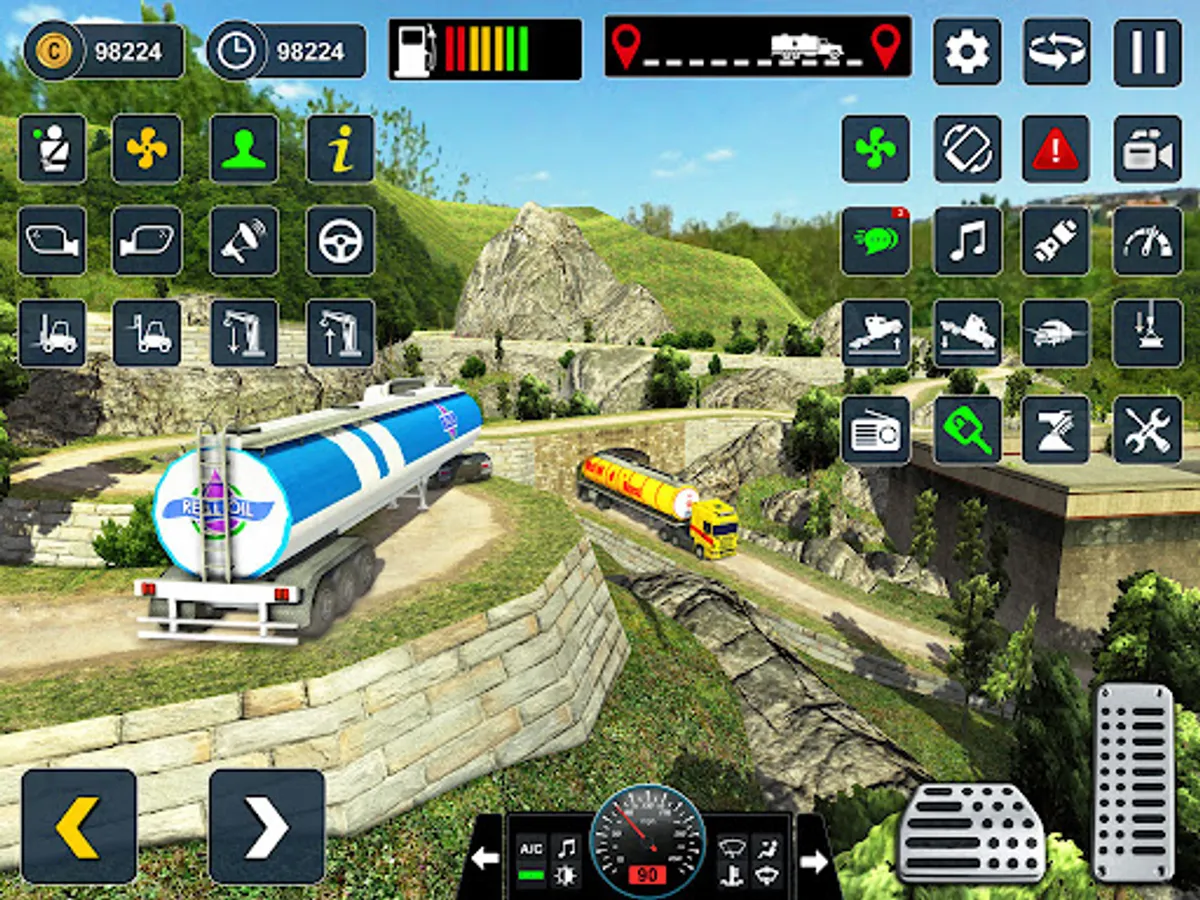Activate the green key ignition button
1200x900 pixels.
point(967,430)
